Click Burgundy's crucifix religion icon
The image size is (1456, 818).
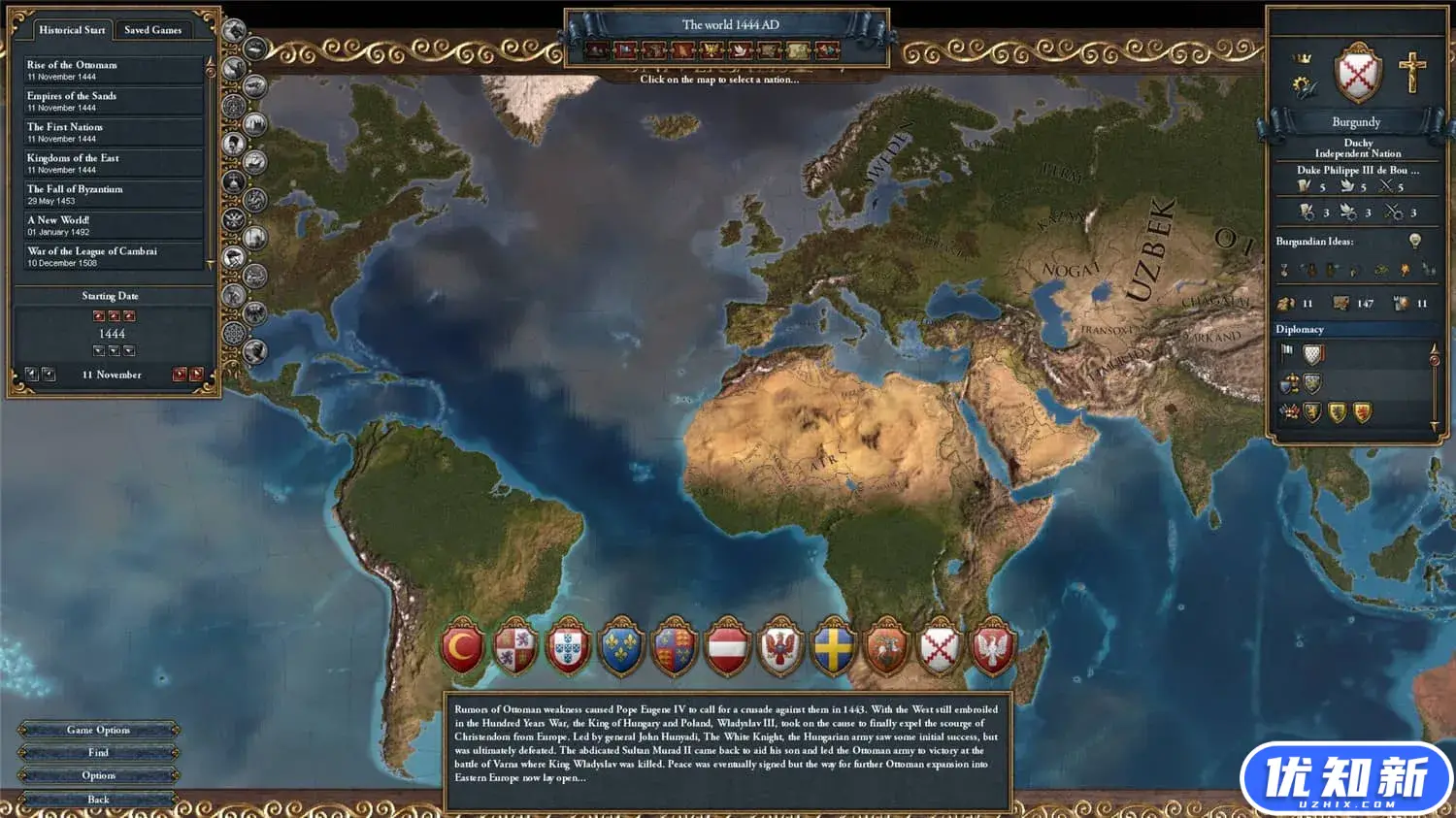pyautogui.click(x=1412, y=71)
